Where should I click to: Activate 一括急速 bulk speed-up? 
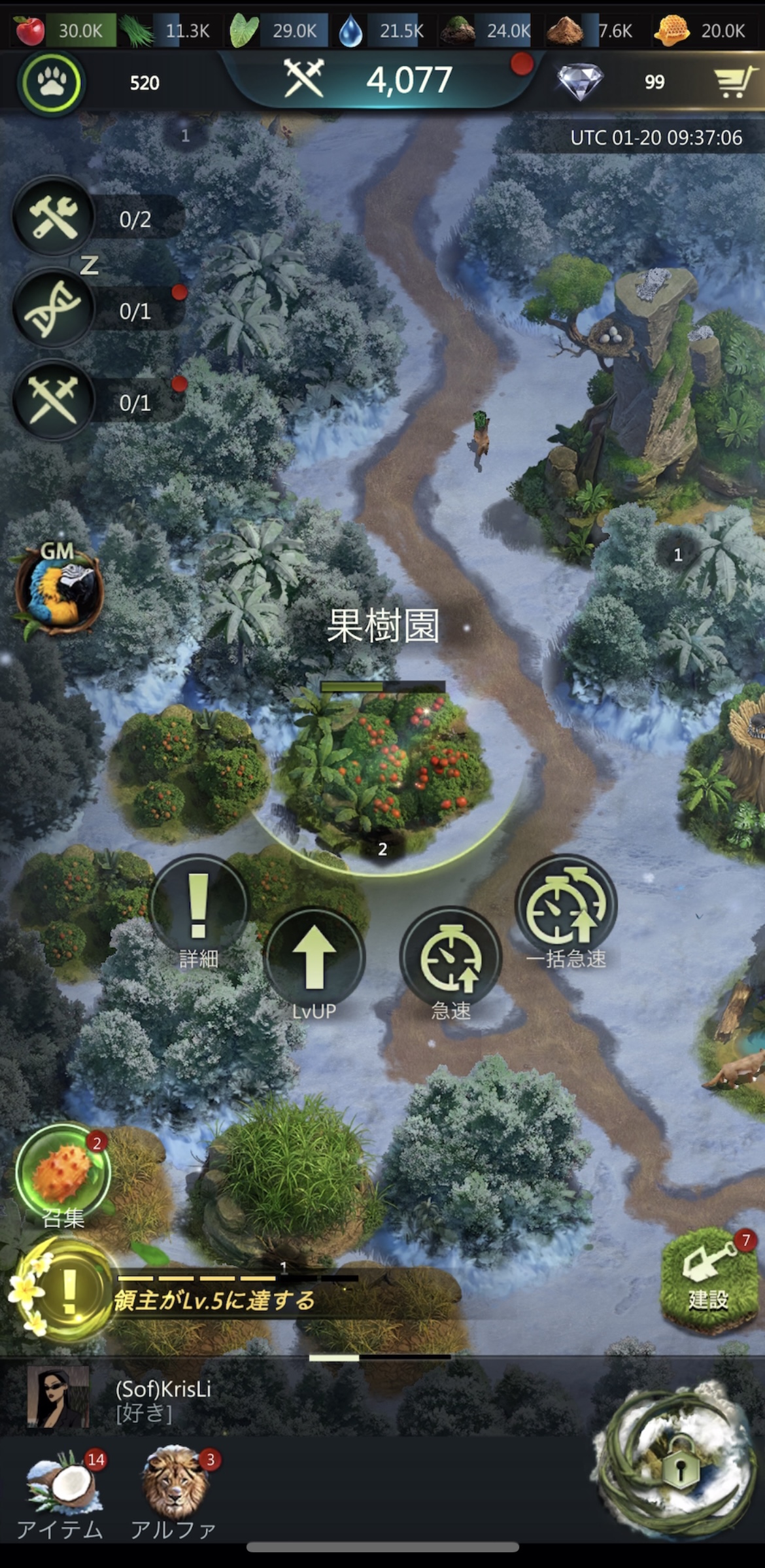coord(566,906)
